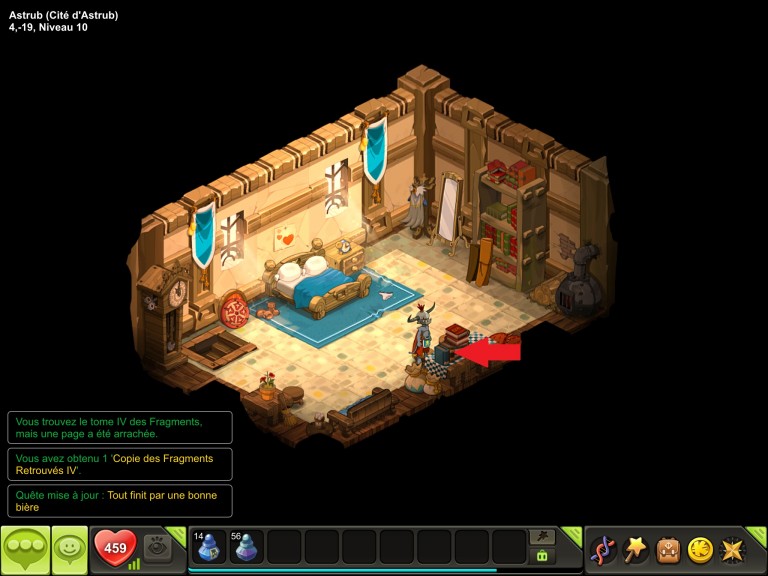This screenshot has width=768, height=576.
Task: Open the DNA helix characteristics menu
Action: click(603, 549)
